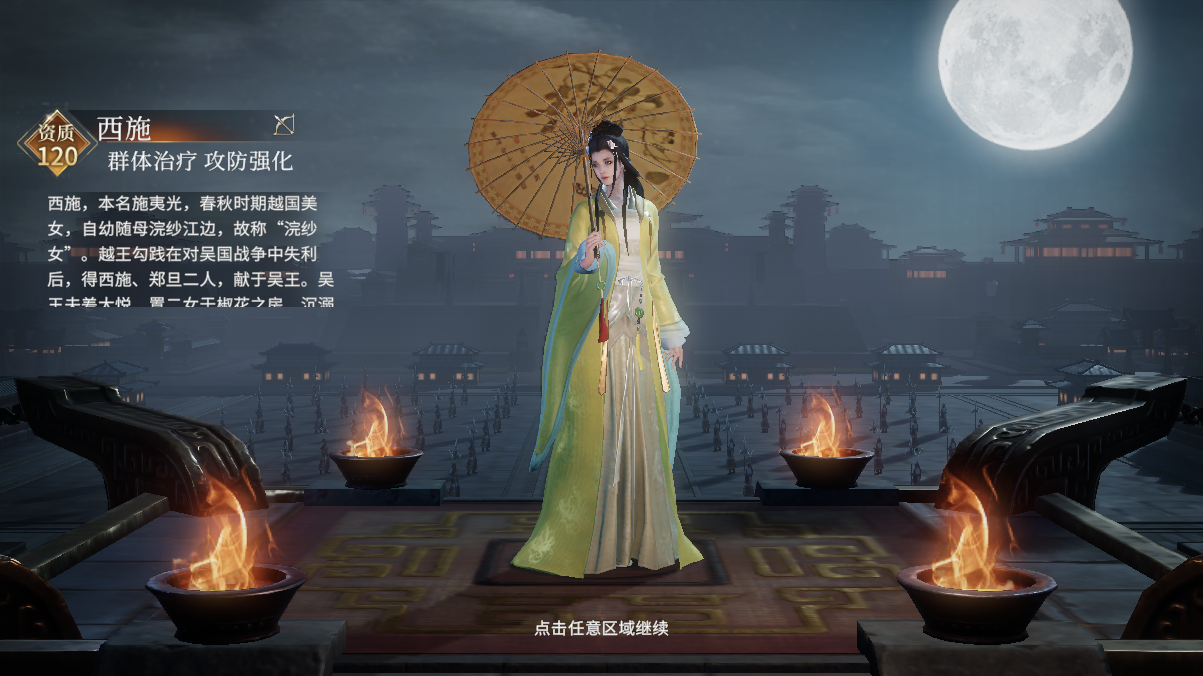This screenshot has width=1203, height=676.
Task: Click the 点击任意区域继续 prompt to continue
Action: pyautogui.click(x=601, y=628)
